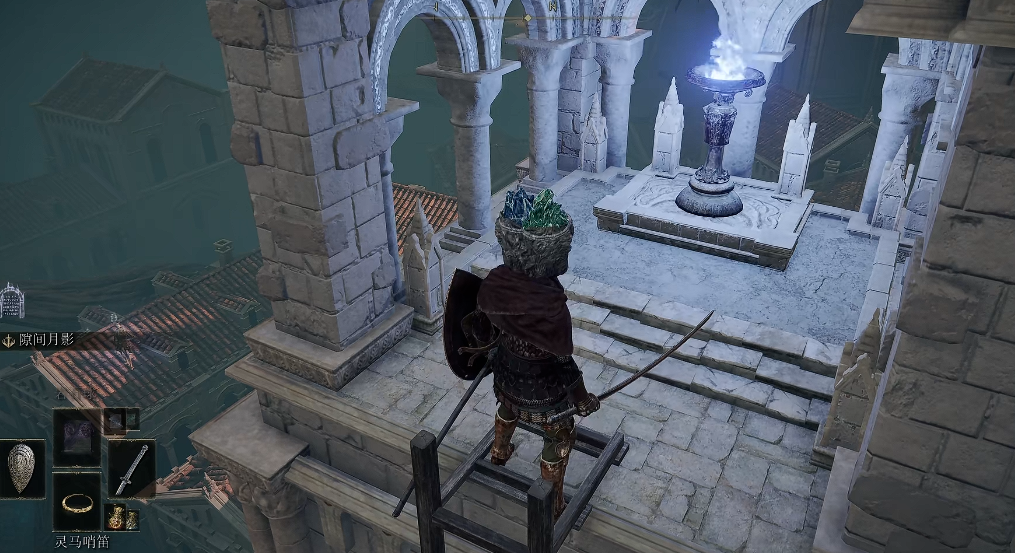Click the compass bar's diamond marker
1015x553 pixels.
(527, 18)
